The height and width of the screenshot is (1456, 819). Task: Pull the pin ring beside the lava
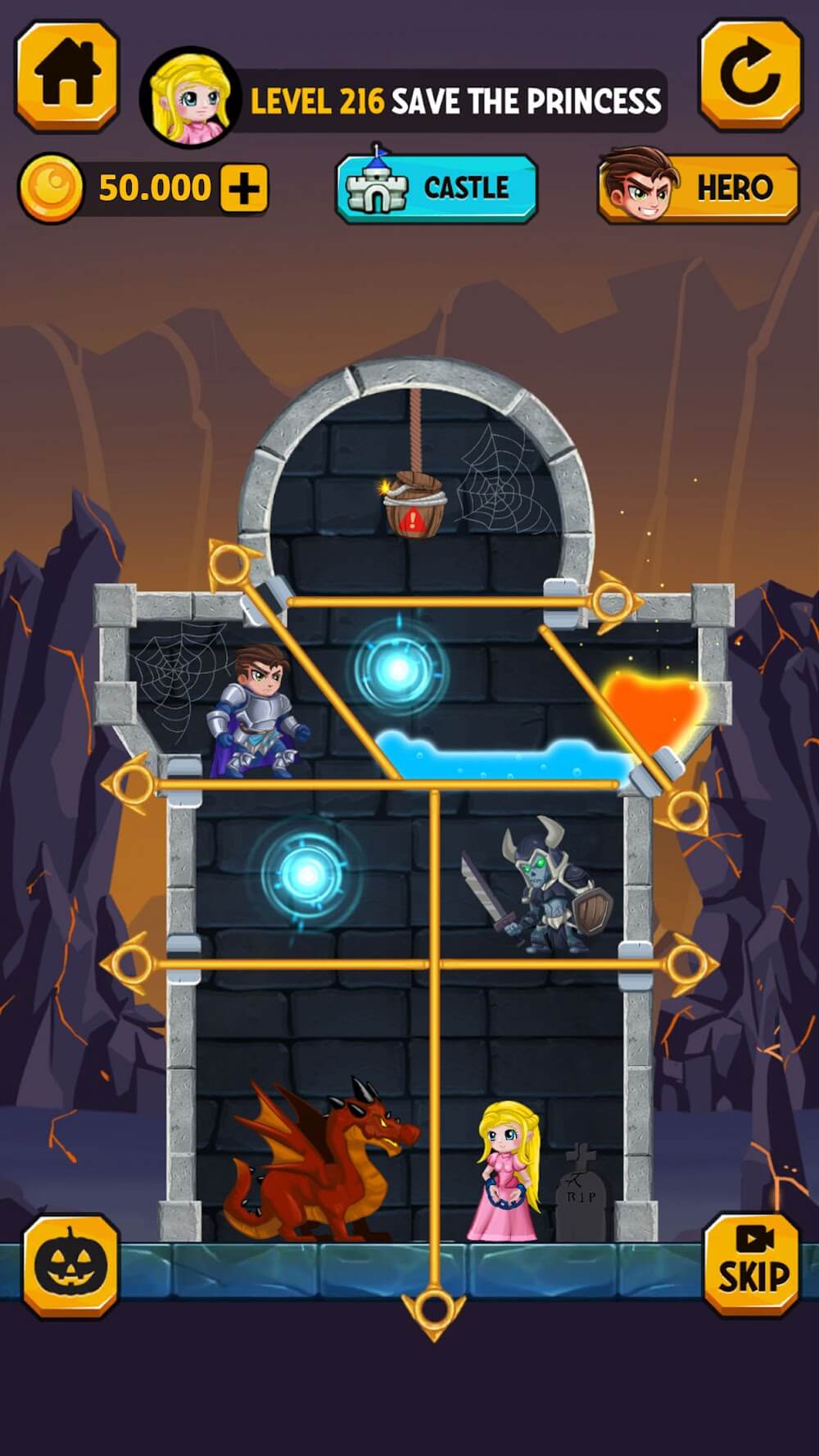(685, 811)
